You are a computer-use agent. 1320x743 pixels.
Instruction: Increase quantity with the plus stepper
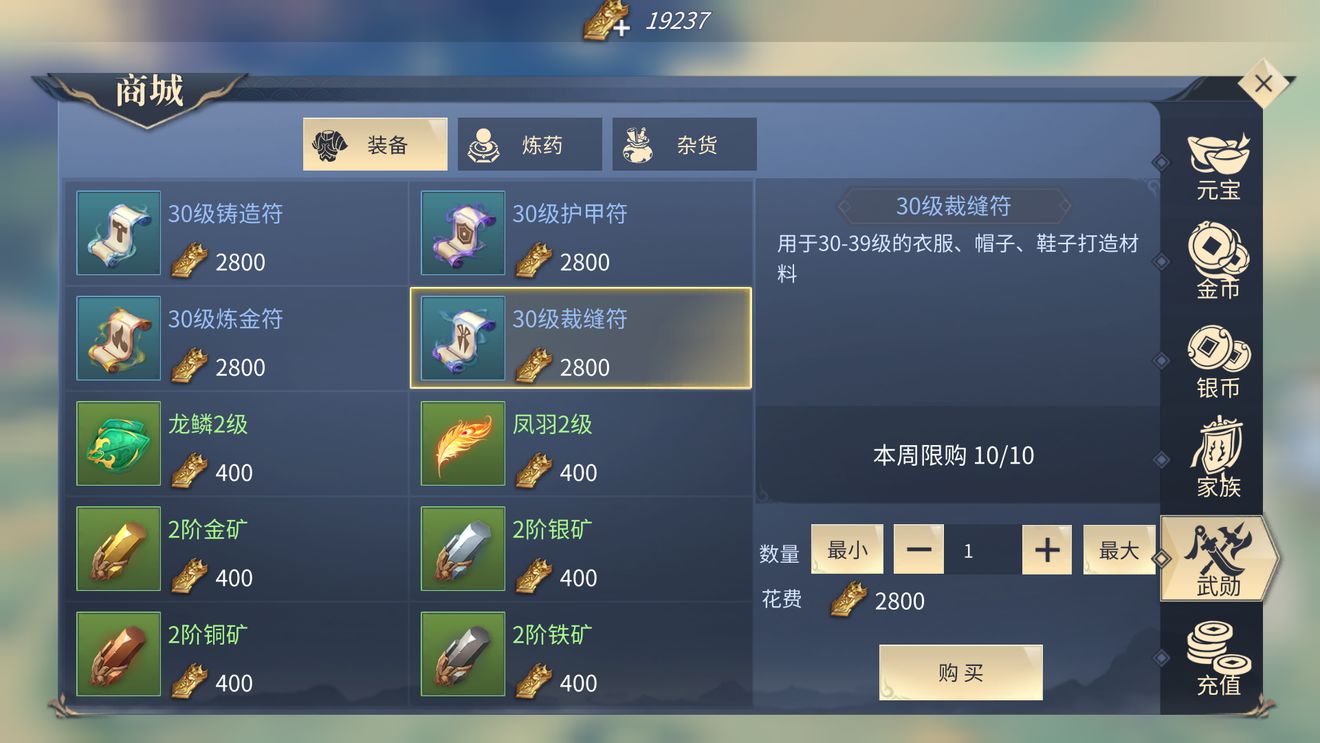pos(1046,549)
